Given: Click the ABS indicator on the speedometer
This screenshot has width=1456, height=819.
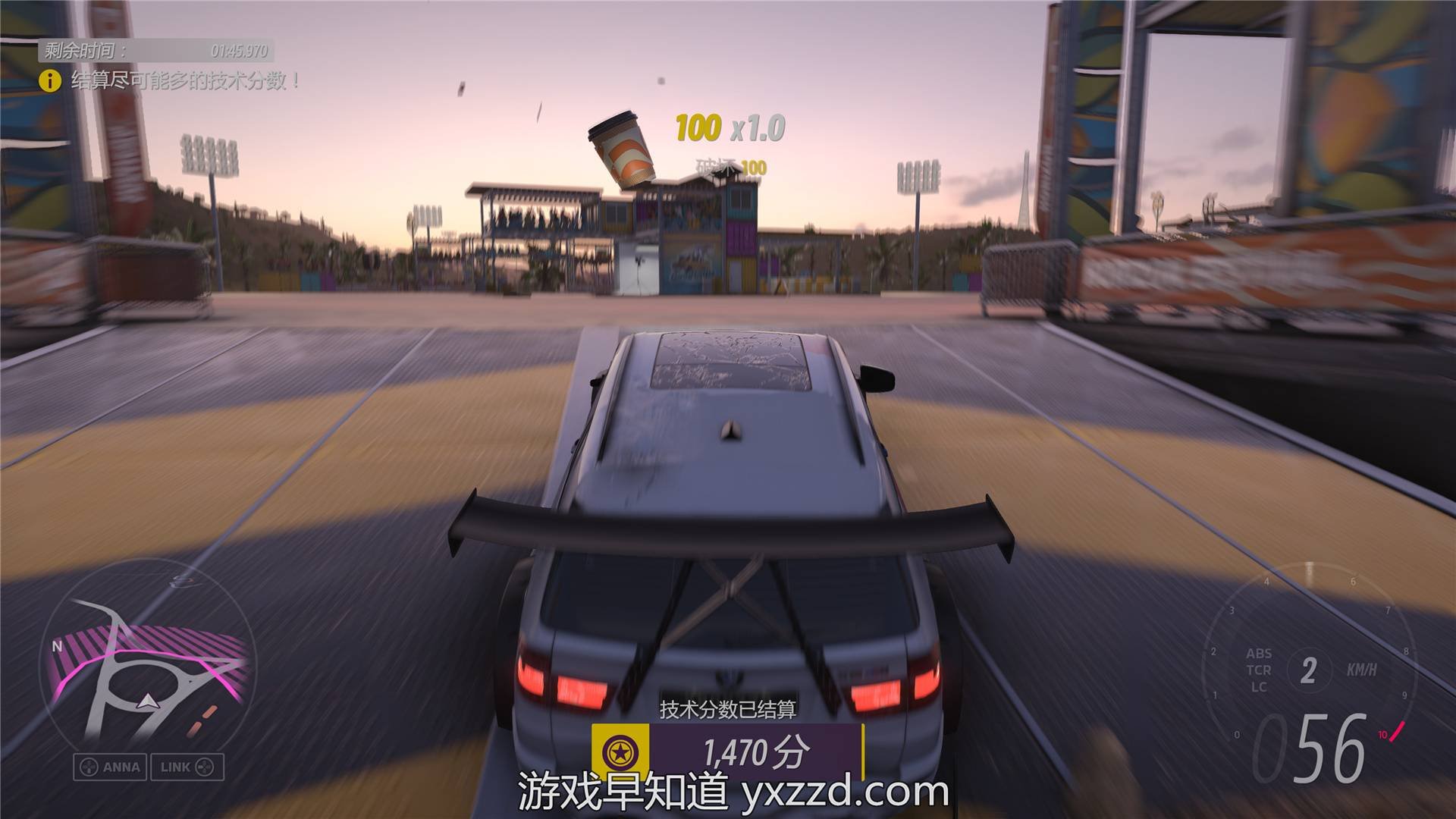Looking at the screenshot, I should click(x=1260, y=653).
